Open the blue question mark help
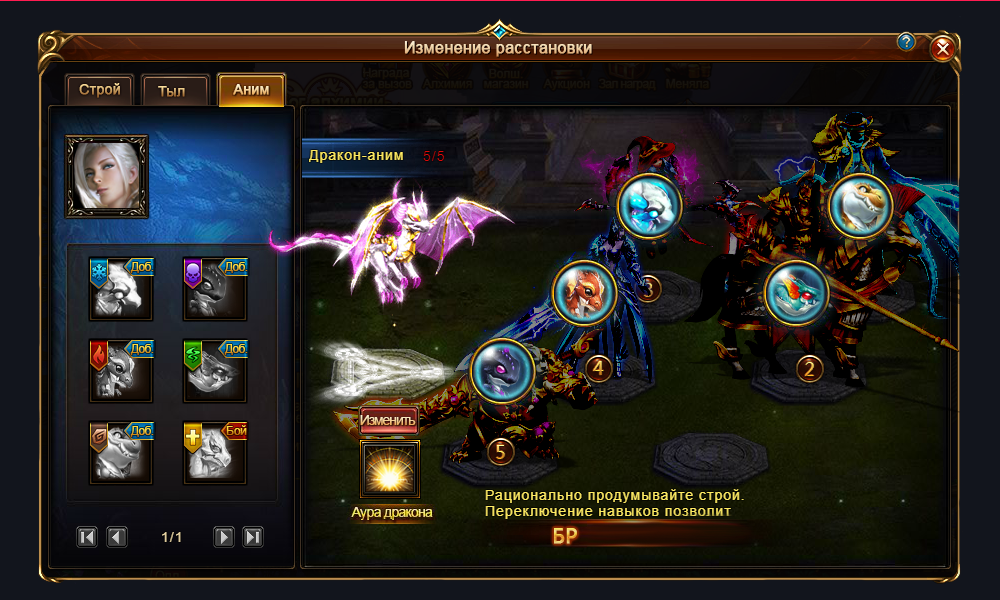 pyautogui.click(x=906, y=42)
